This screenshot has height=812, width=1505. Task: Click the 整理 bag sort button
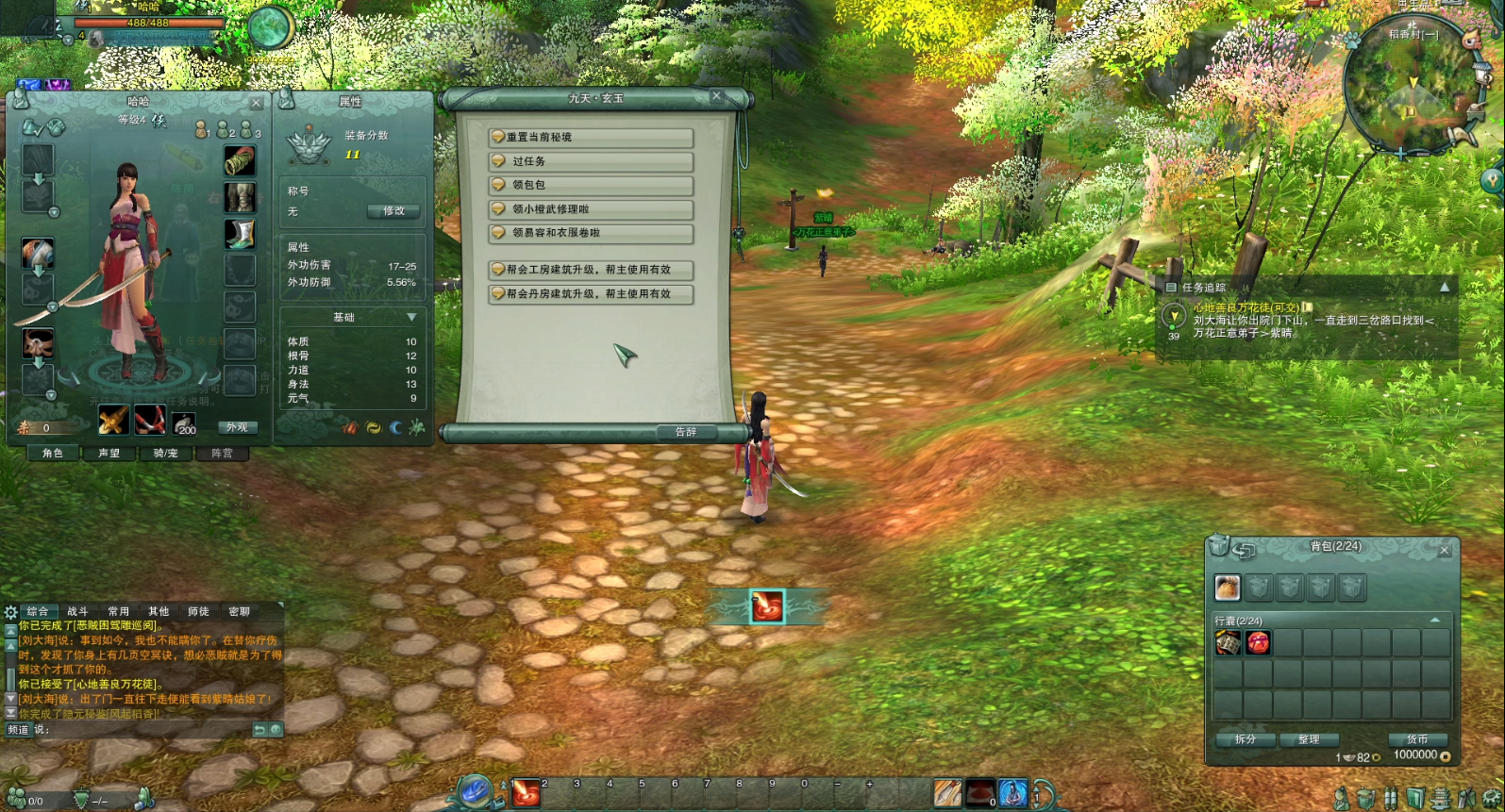point(1309,739)
